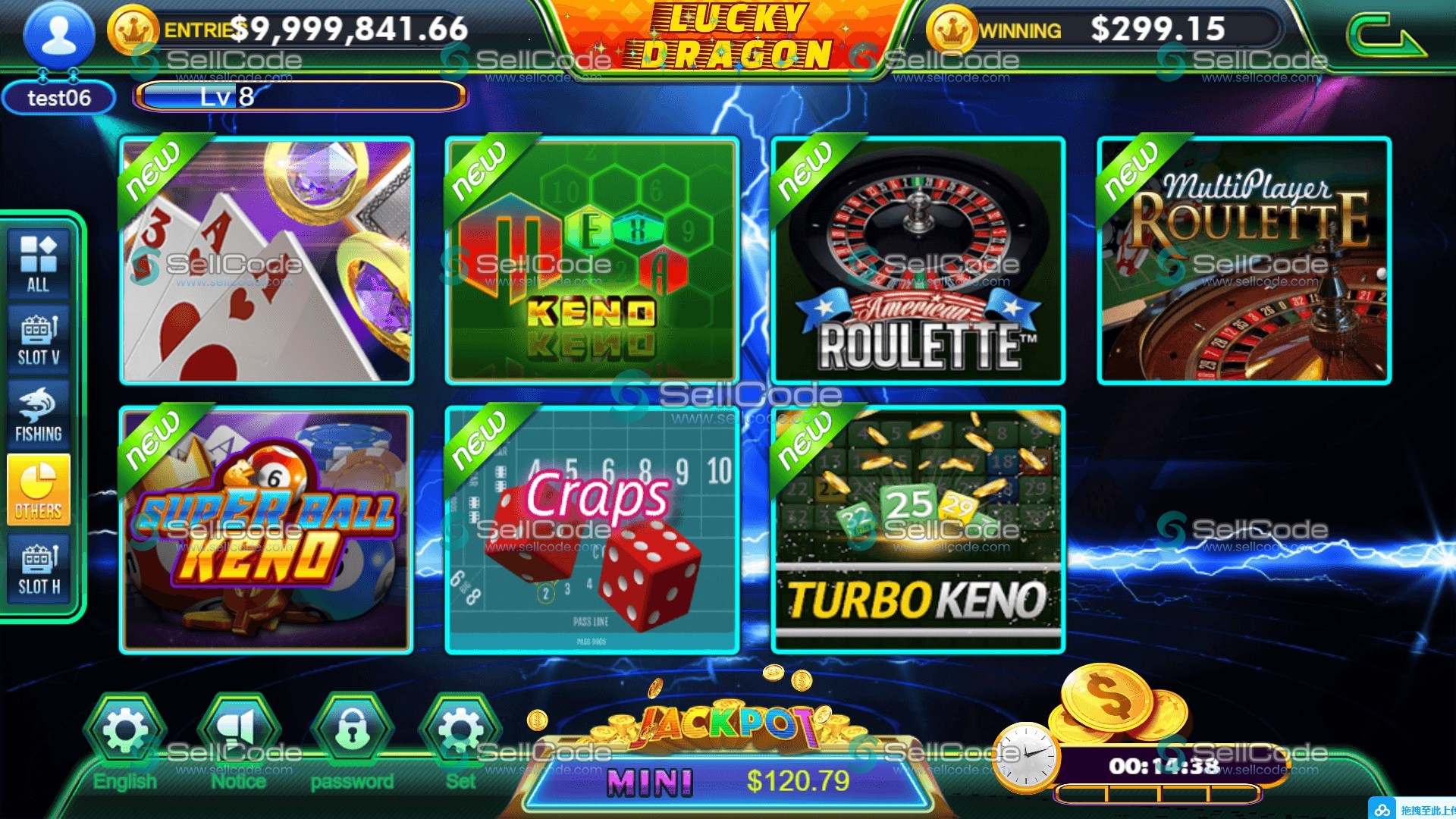Play American Roulette
Viewport: 1456px width, 819px height.
[918, 261]
